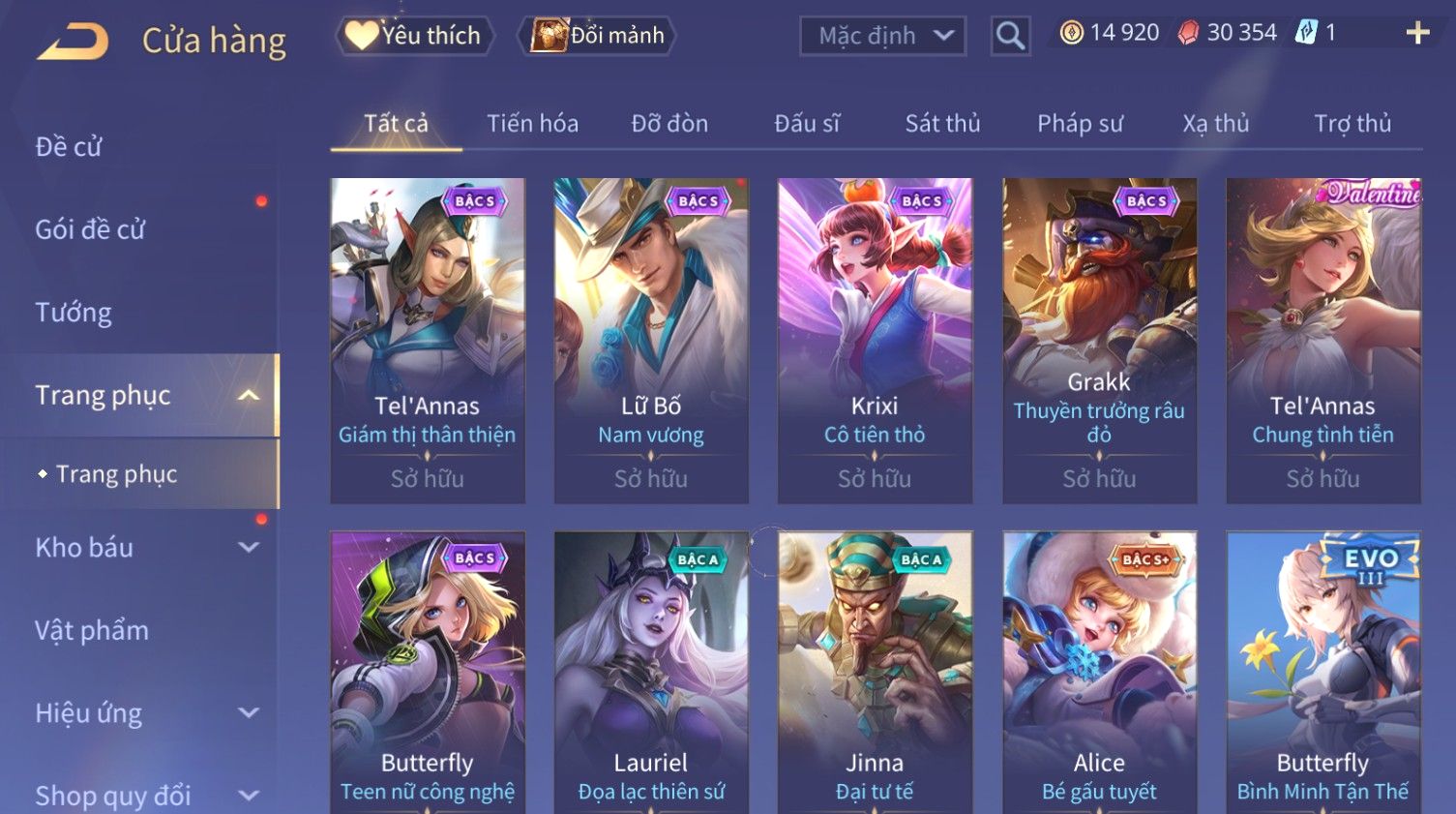Viewport: 1456px width, 814px height.
Task: Pick the Grakk Thuyền trưởng râu đỏ card
Action: 1099,340
